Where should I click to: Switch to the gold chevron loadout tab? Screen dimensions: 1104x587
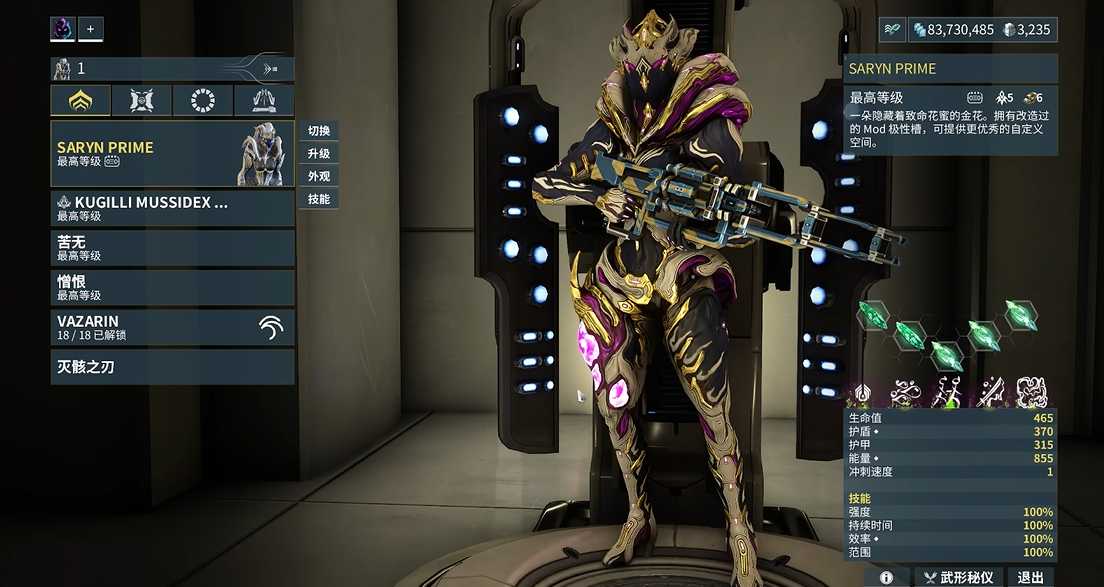point(81,100)
